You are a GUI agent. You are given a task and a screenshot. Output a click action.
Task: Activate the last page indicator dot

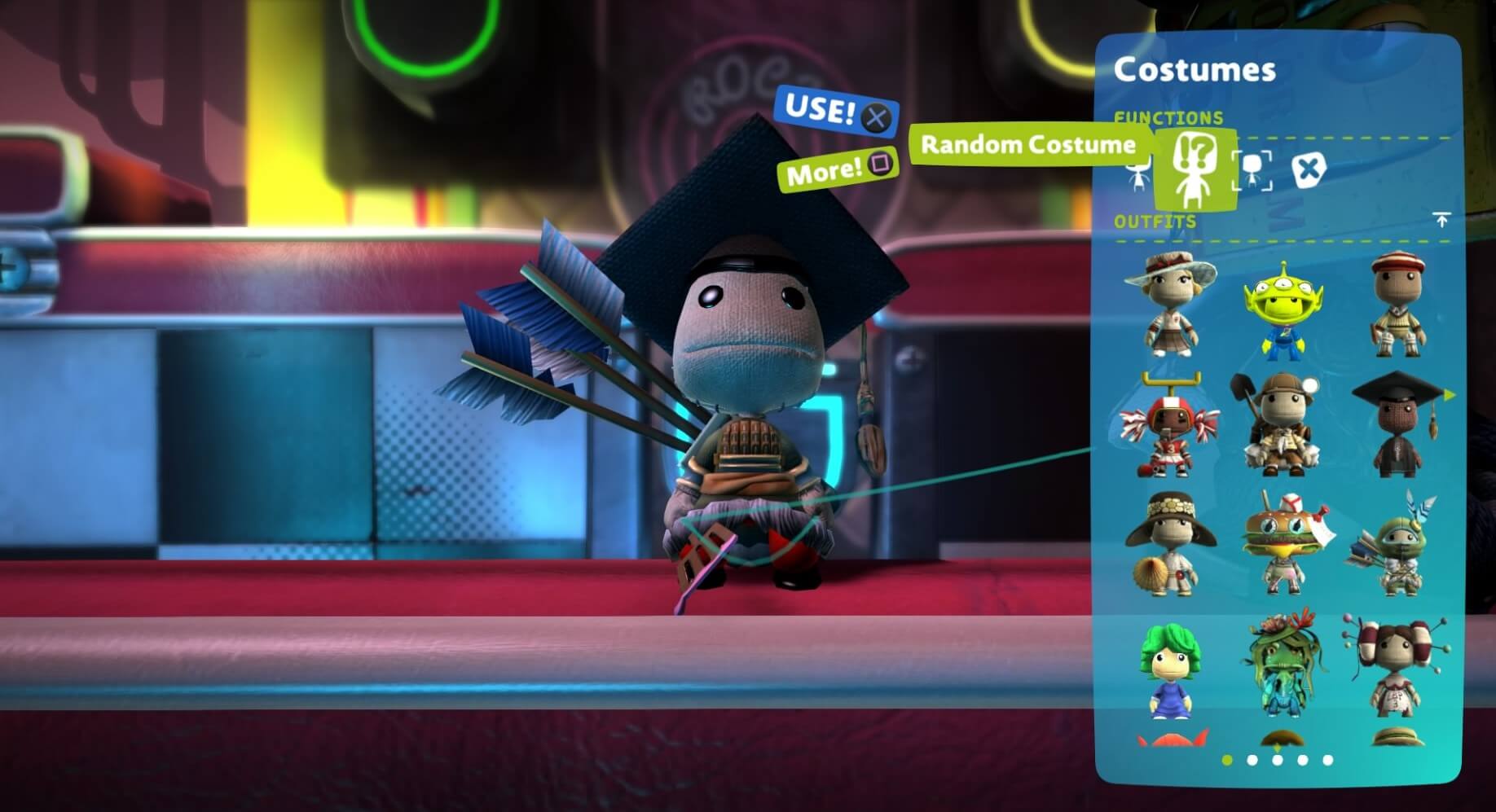click(x=1327, y=760)
